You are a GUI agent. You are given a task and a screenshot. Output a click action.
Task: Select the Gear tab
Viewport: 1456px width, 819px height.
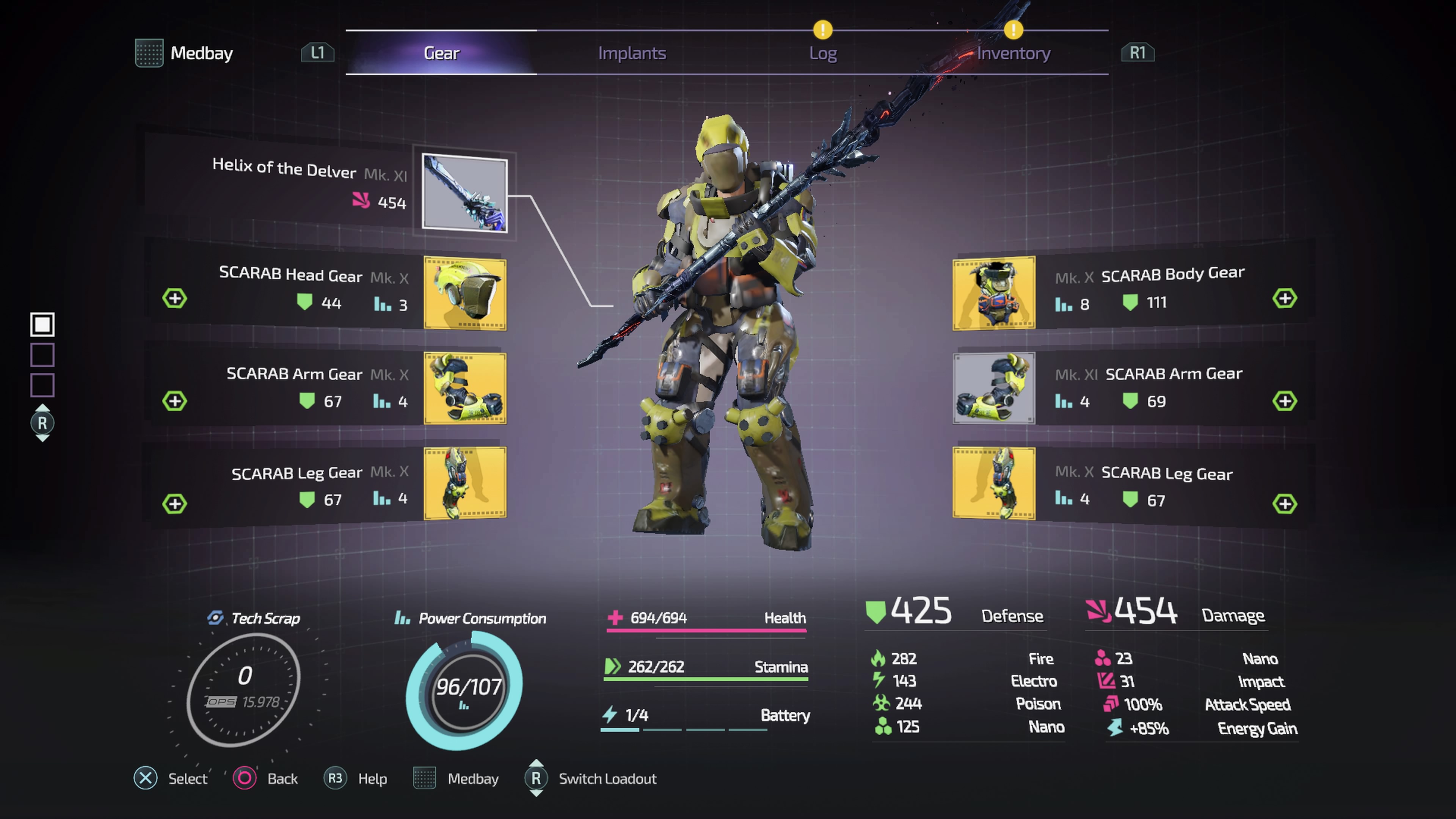tap(441, 53)
